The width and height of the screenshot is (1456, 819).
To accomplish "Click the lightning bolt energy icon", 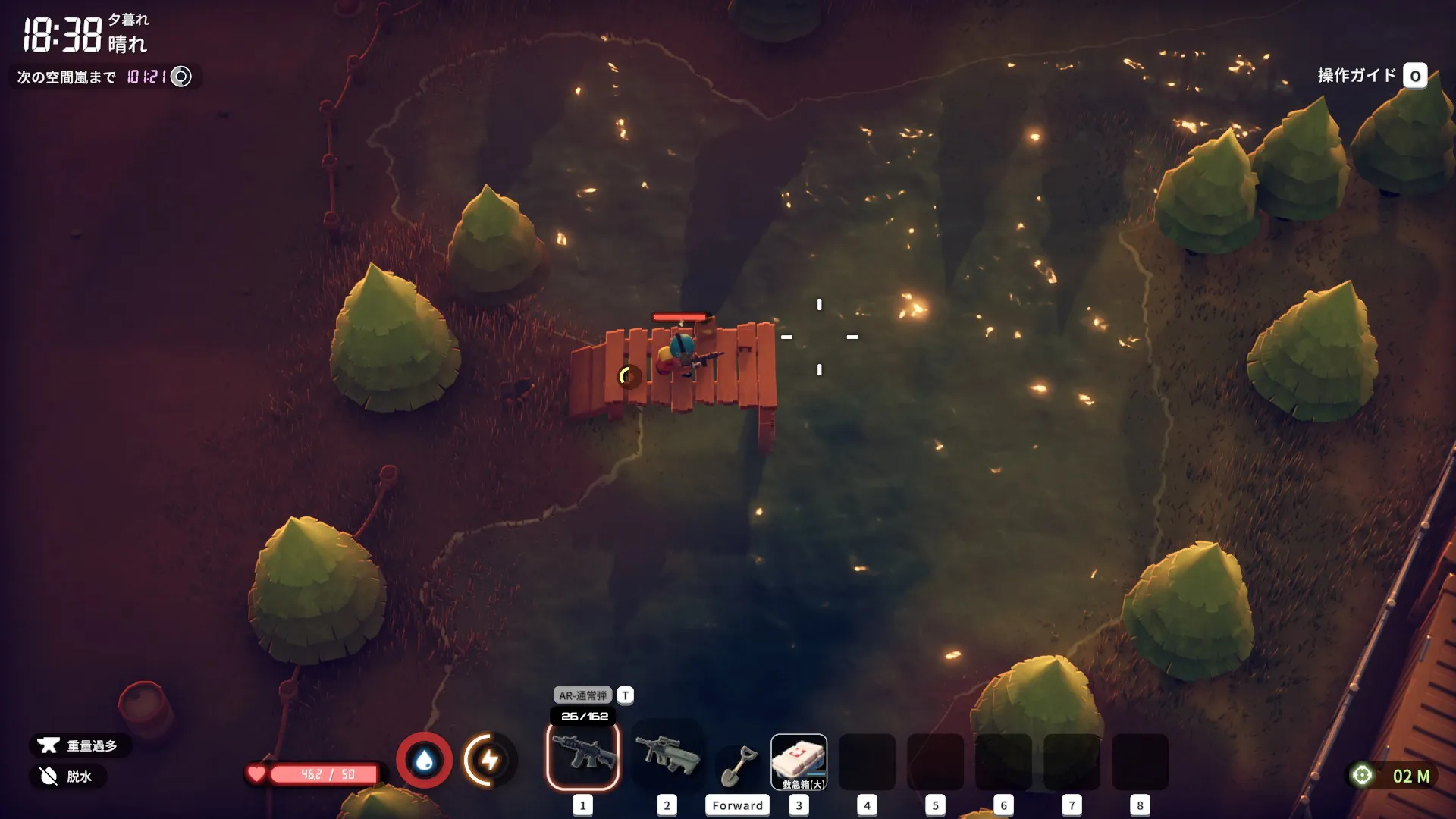I will click(489, 760).
